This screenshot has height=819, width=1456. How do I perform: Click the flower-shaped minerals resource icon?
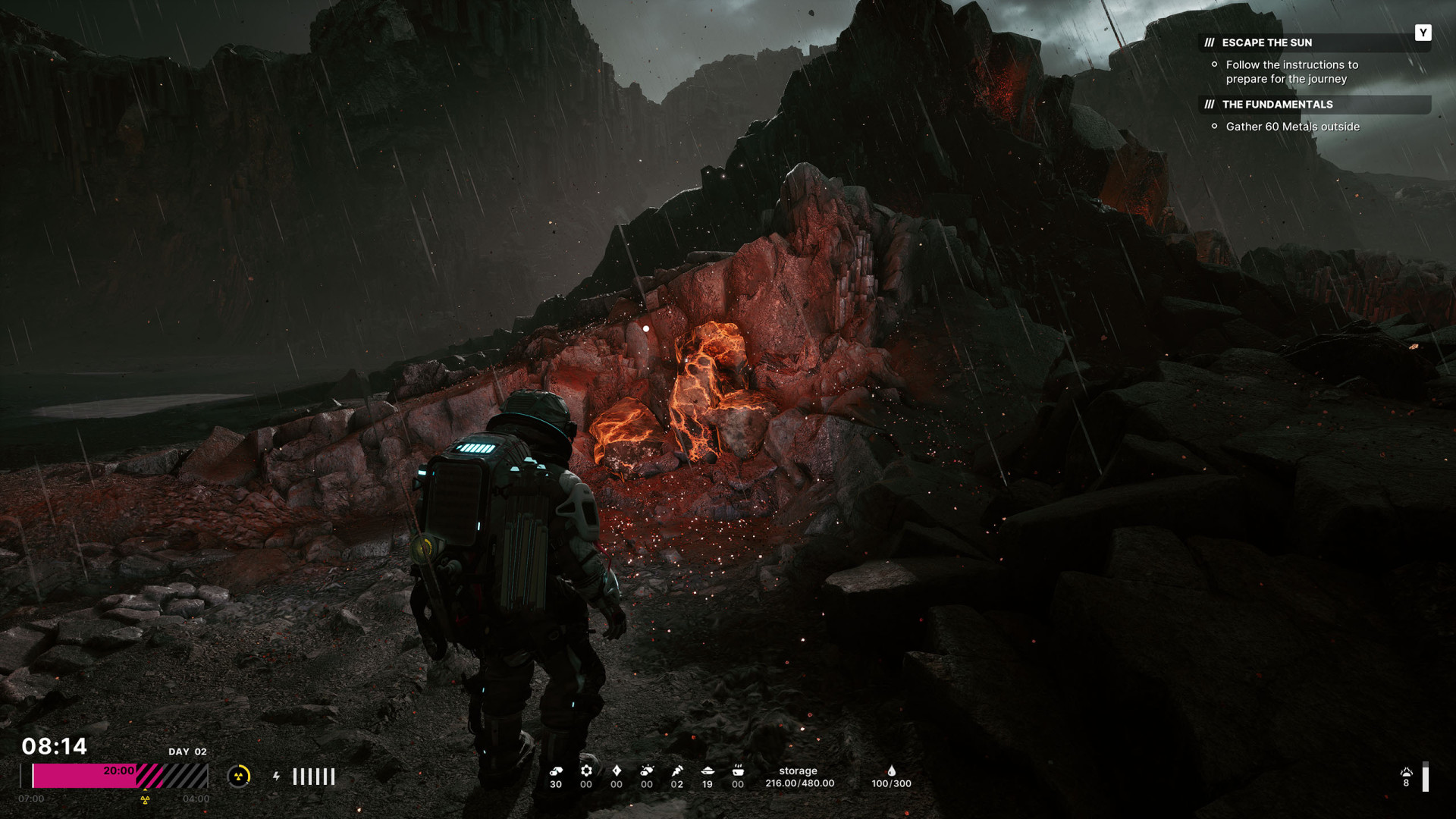tap(586, 770)
